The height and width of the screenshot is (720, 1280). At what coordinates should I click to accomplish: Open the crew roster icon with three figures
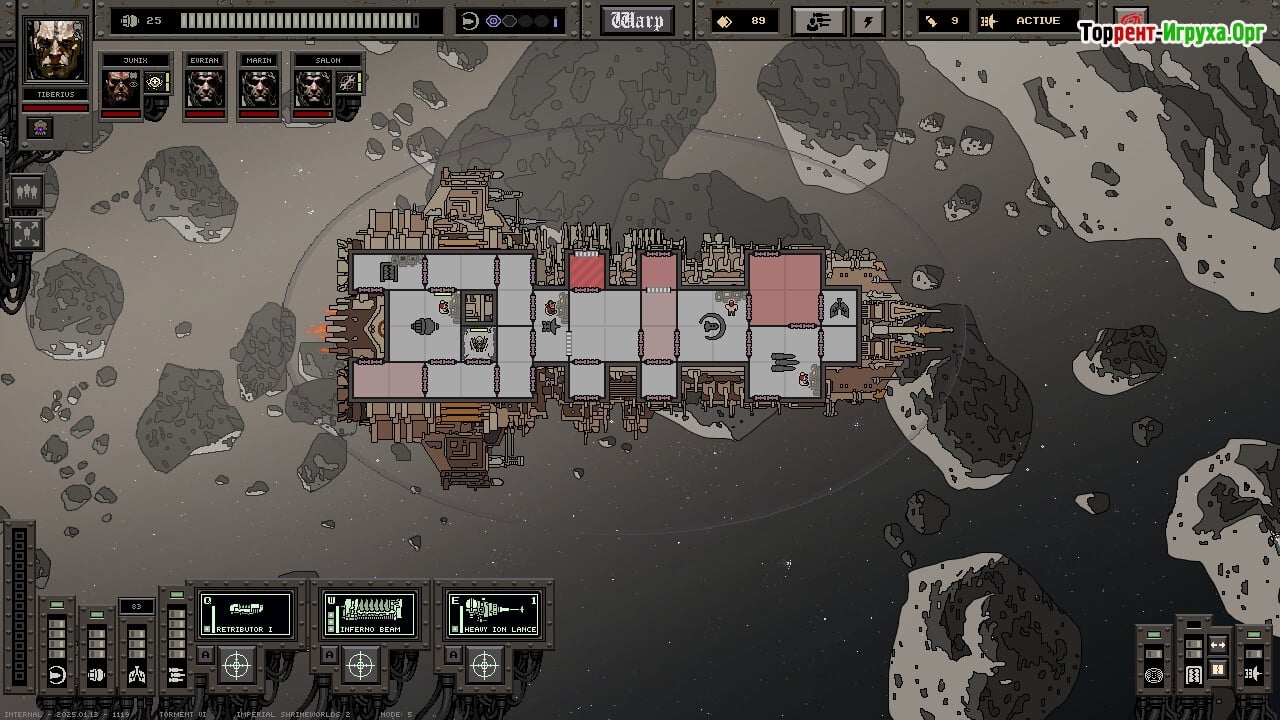click(27, 191)
